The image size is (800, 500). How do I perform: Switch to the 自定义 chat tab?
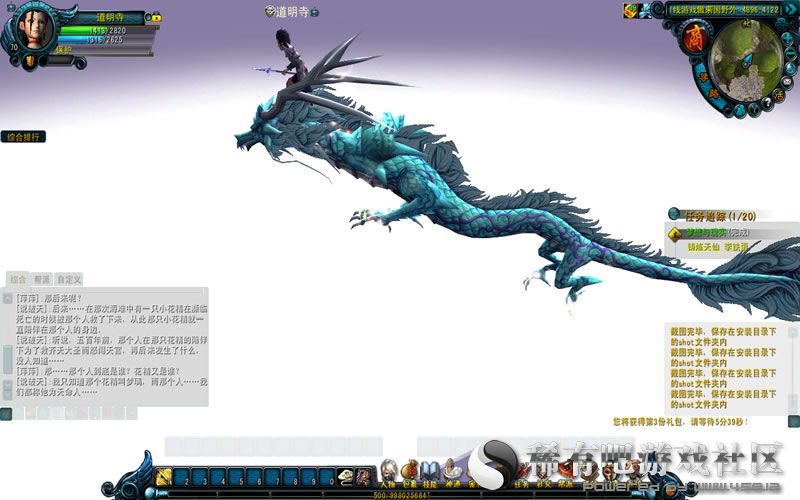(69, 279)
